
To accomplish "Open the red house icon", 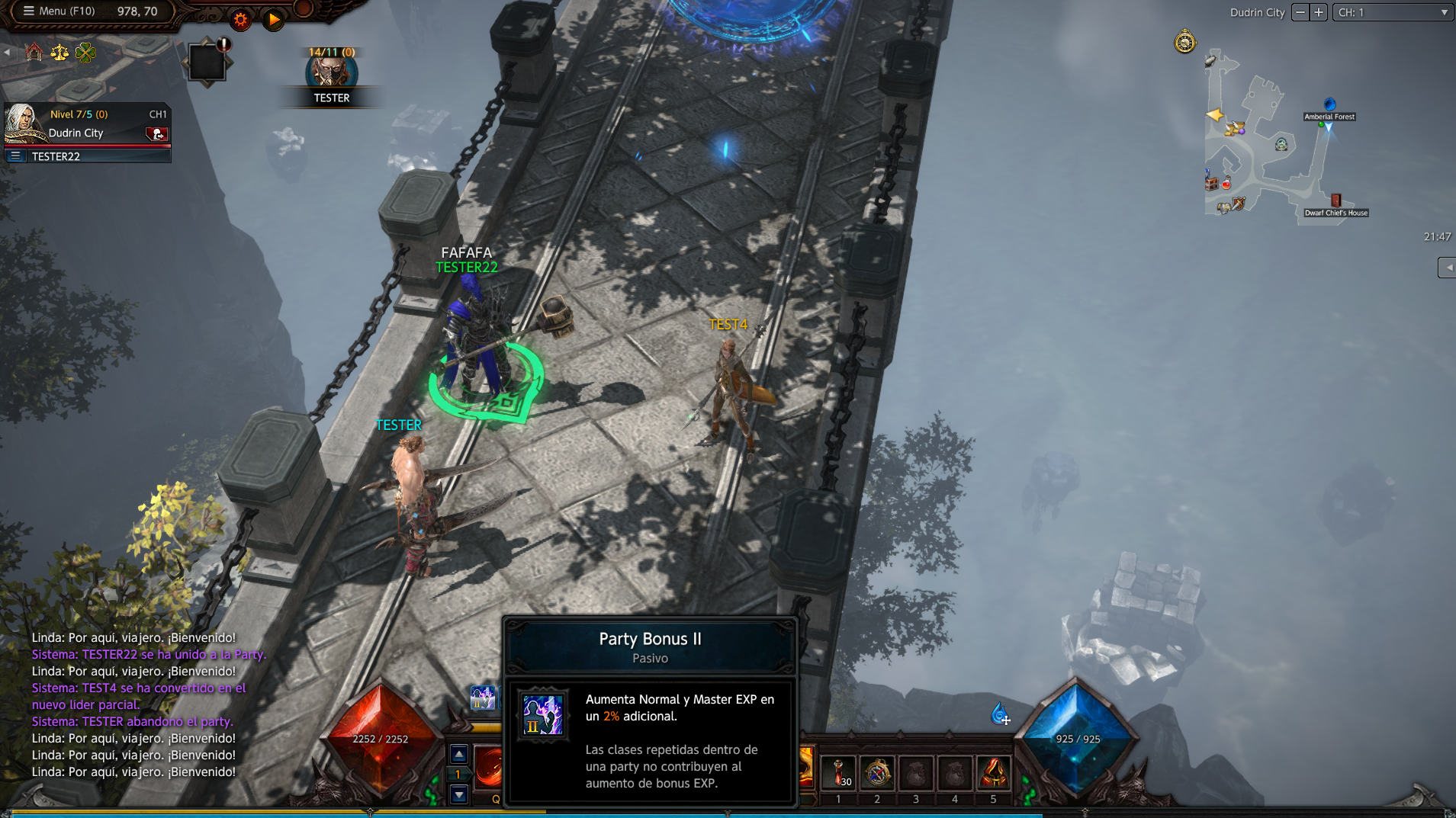I will coord(34,52).
